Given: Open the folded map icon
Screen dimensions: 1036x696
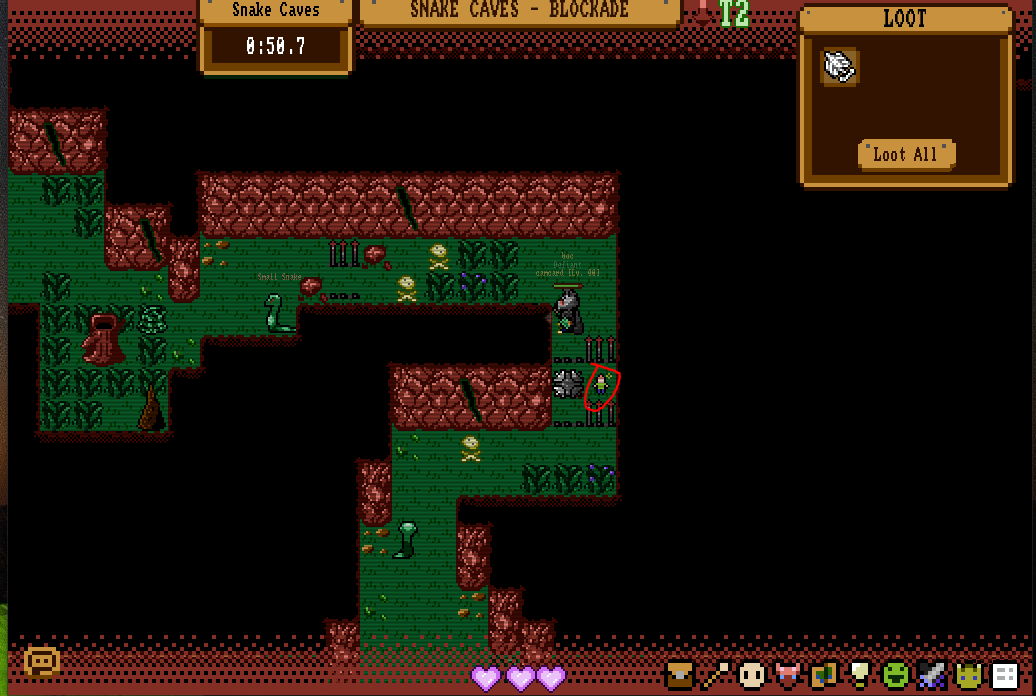Looking at the screenshot, I should (823, 675).
